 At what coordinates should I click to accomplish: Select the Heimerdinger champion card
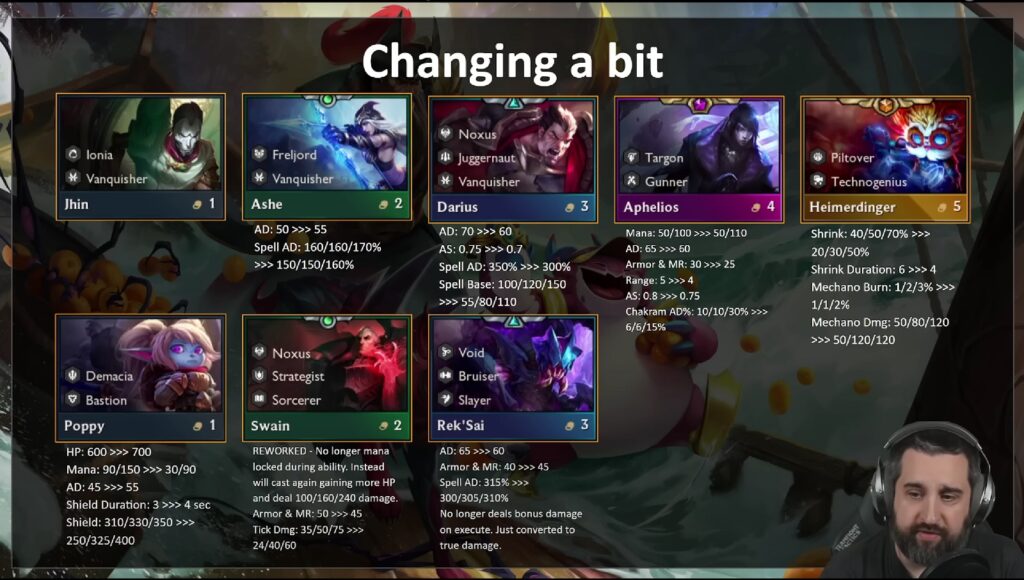(x=885, y=157)
